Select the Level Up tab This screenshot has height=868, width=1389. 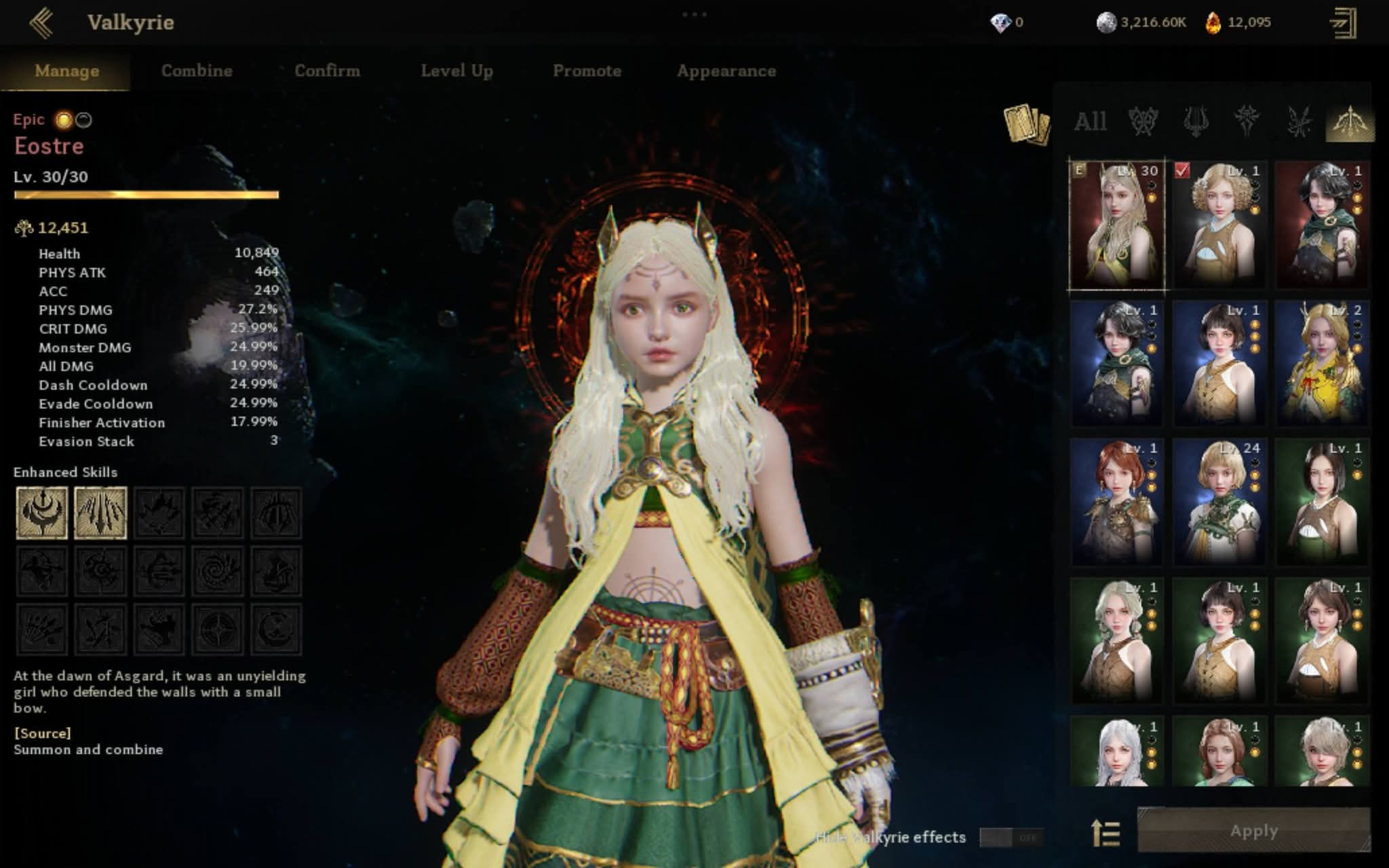click(456, 71)
